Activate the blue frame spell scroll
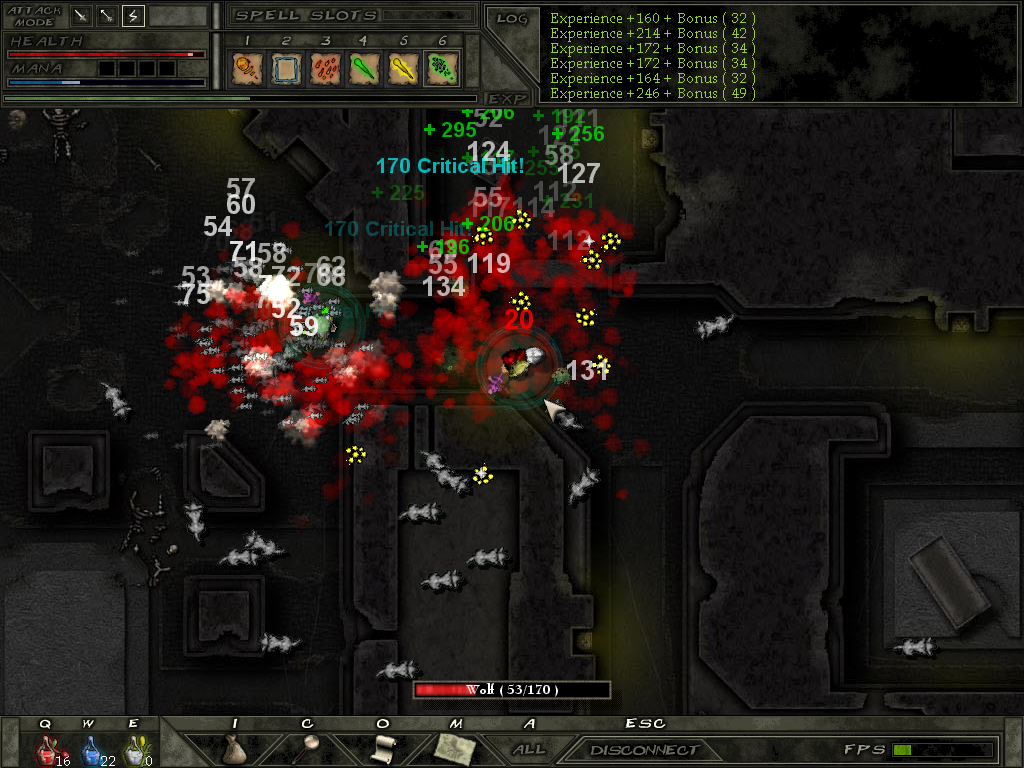The image size is (1024, 768). (285, 68)
